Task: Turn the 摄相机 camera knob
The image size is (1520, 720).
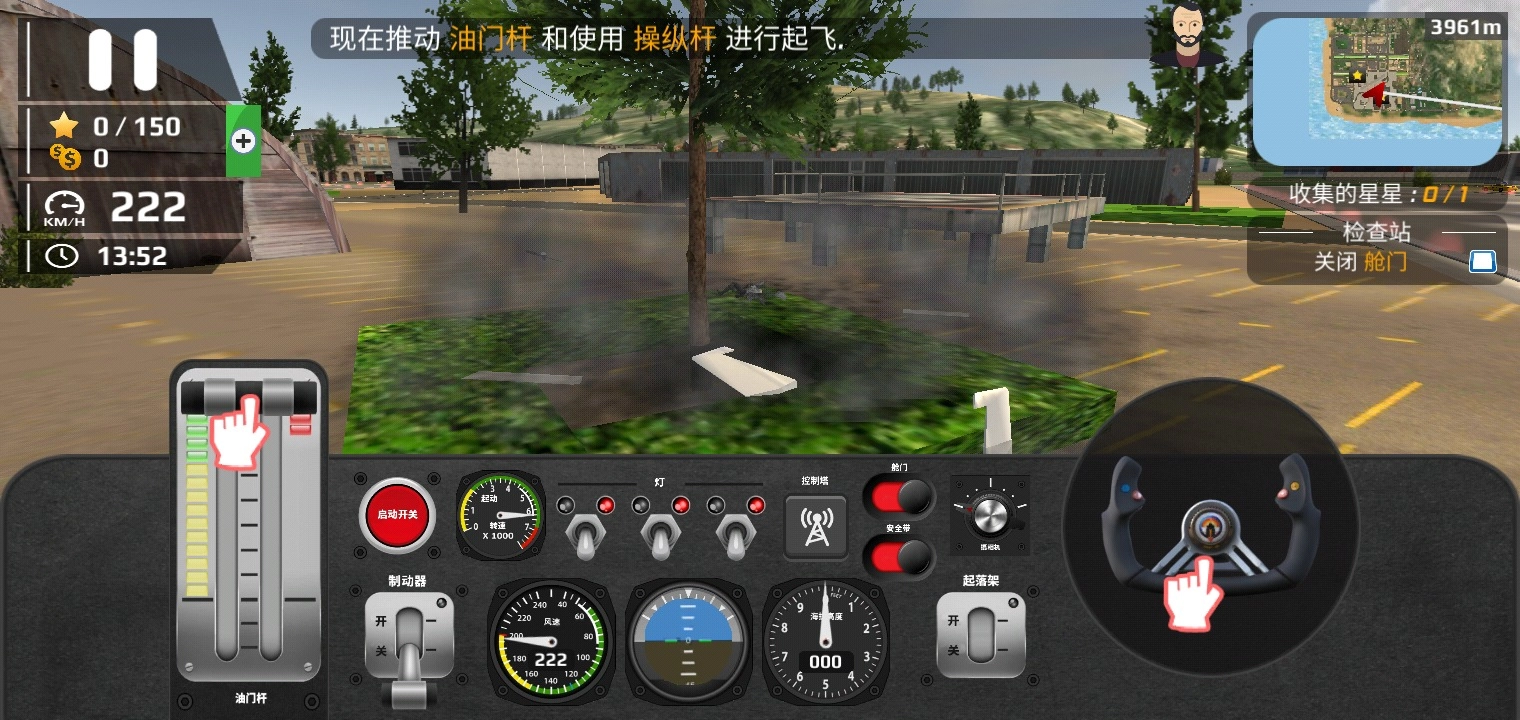Action: (991, 518)
